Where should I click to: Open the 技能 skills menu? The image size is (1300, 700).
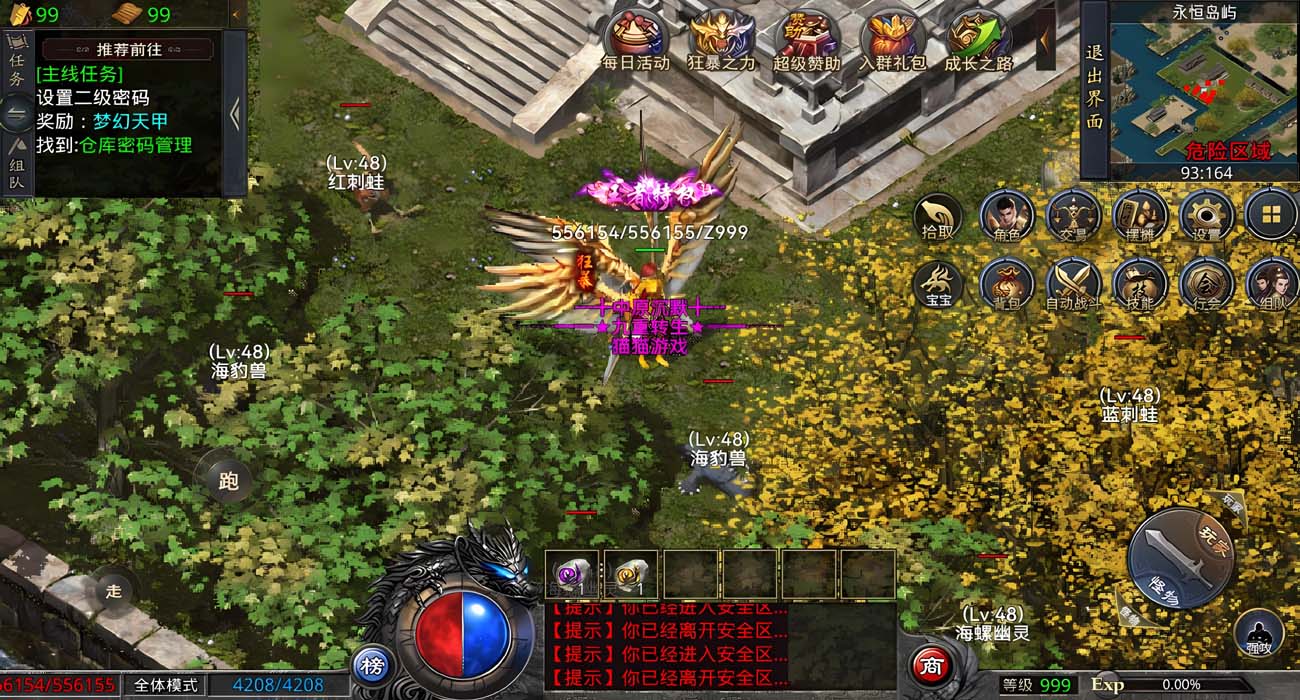[1140, 285]
